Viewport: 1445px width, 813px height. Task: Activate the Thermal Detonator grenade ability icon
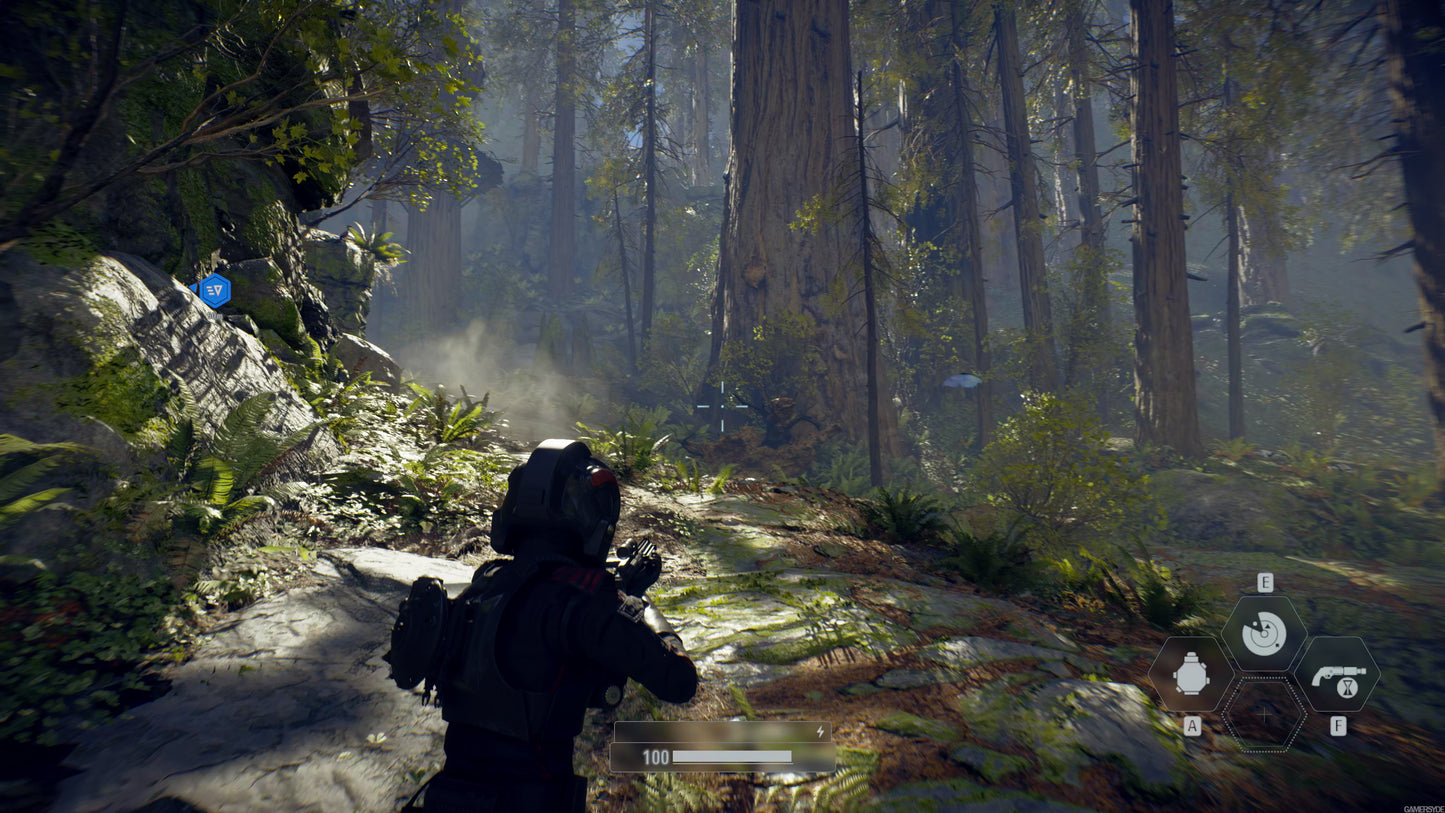(x=1192, y=674)
